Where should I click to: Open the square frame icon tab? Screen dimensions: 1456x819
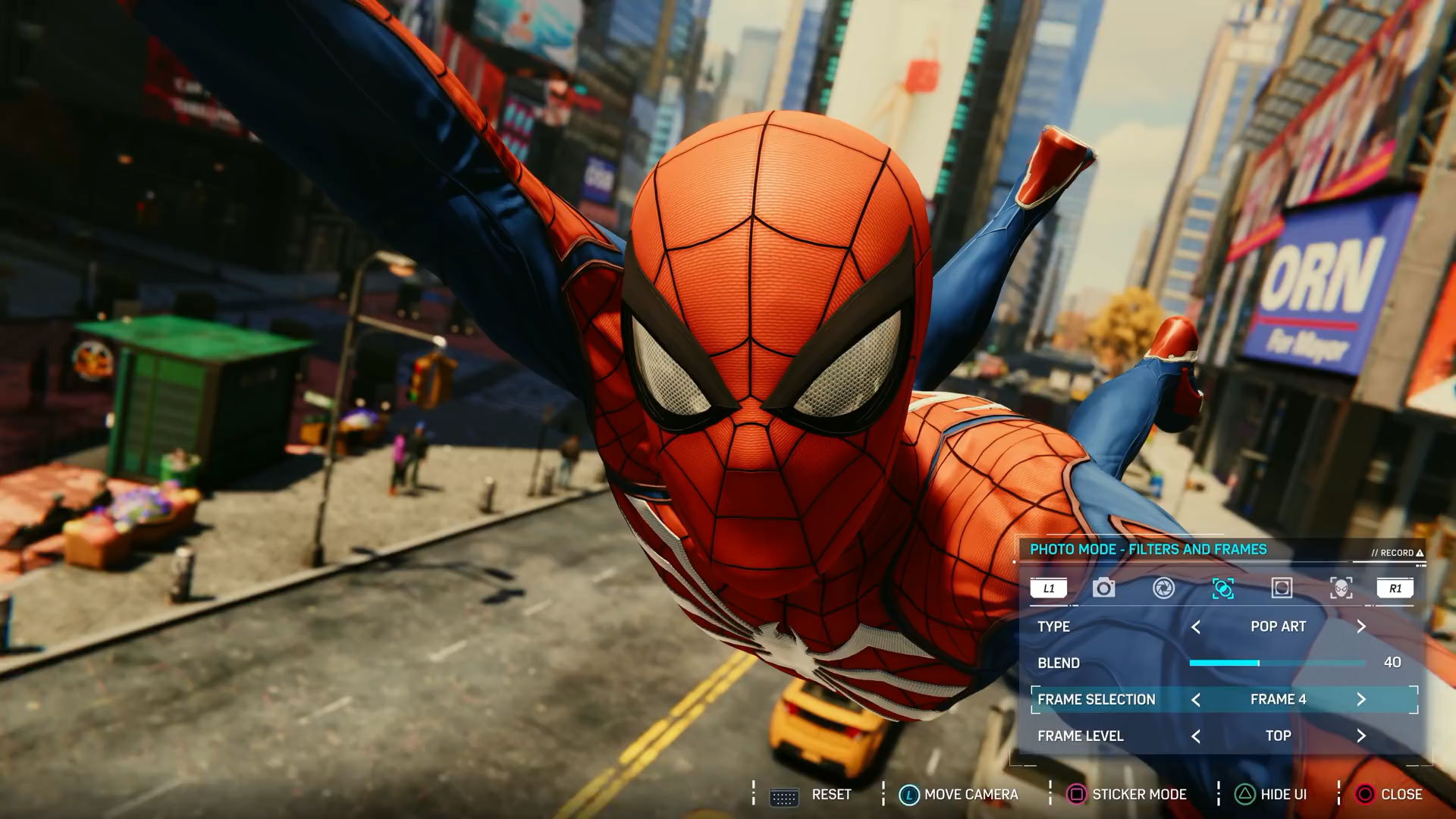point(1282,588)
